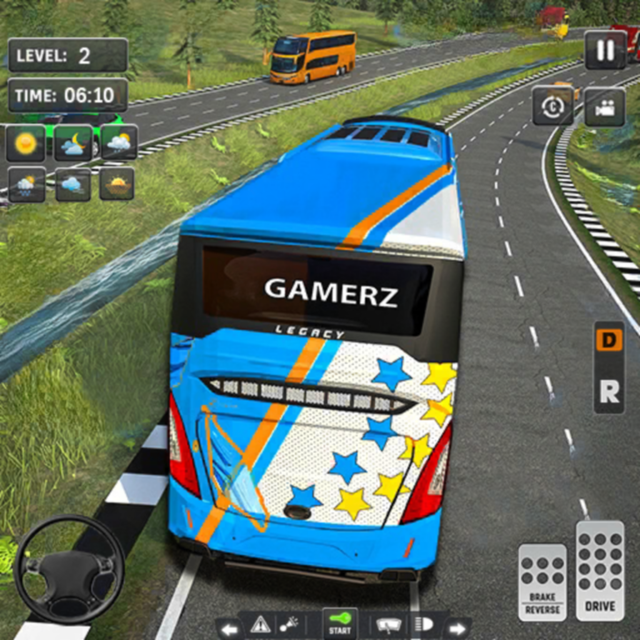
Task: Set weather to sunny
Action: click(x=25, y=143)
